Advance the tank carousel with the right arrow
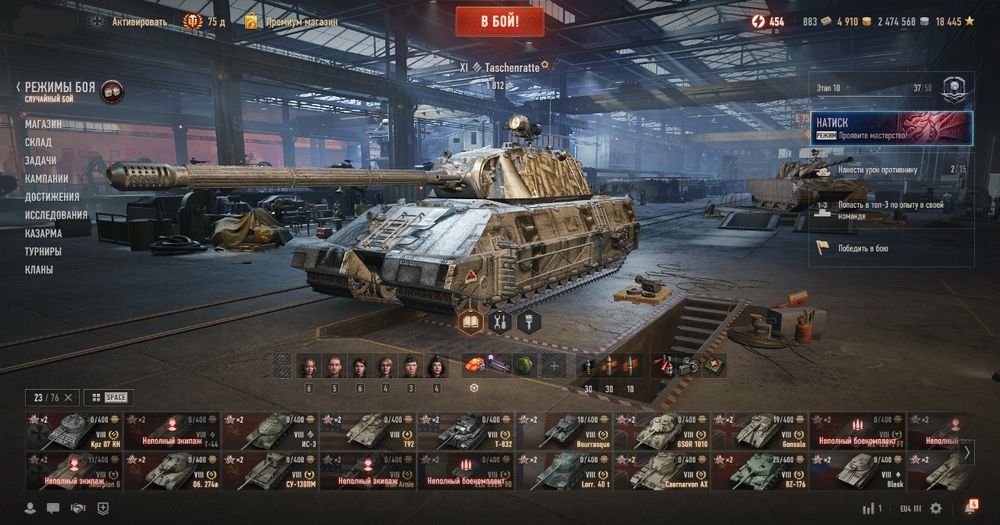 coord(967,451)
